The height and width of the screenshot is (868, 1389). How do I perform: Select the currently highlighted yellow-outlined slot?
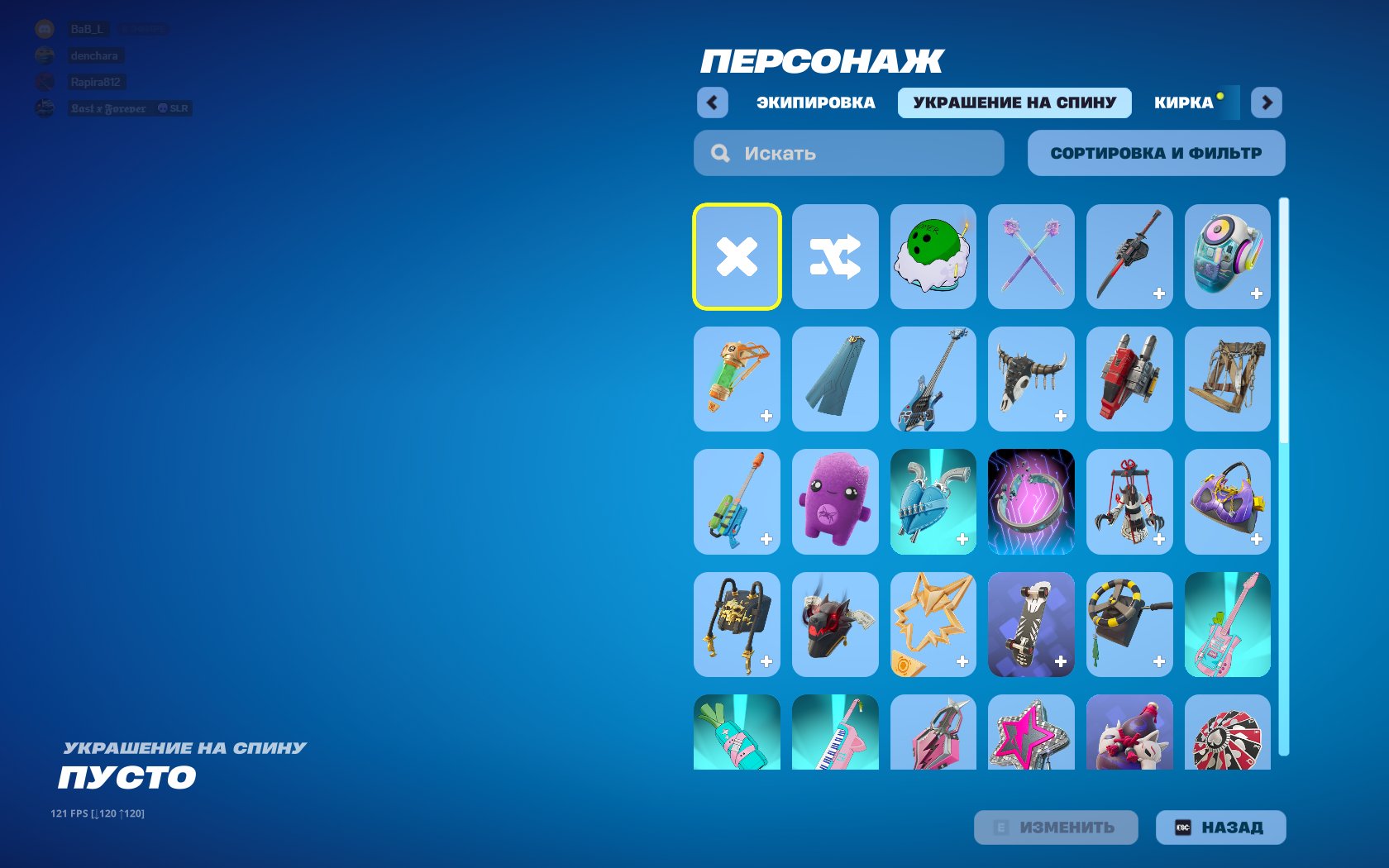click(737, 256)
